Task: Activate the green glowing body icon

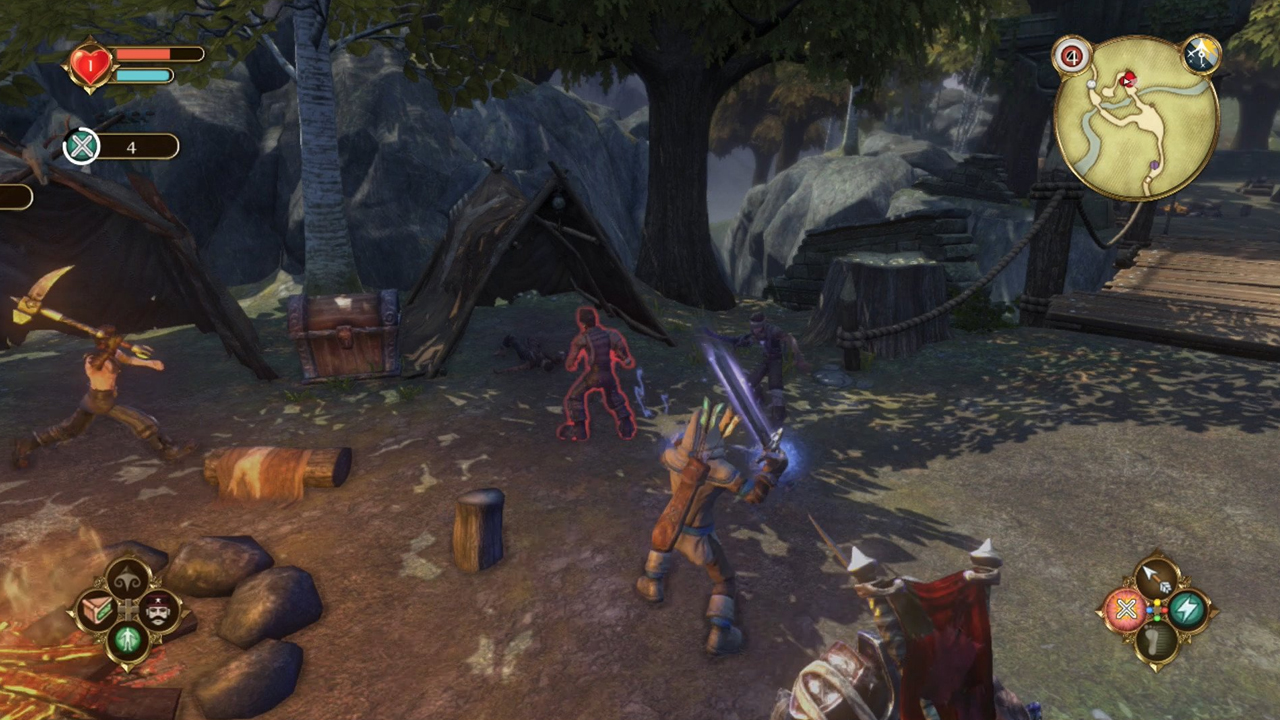Action: point(128,639)
